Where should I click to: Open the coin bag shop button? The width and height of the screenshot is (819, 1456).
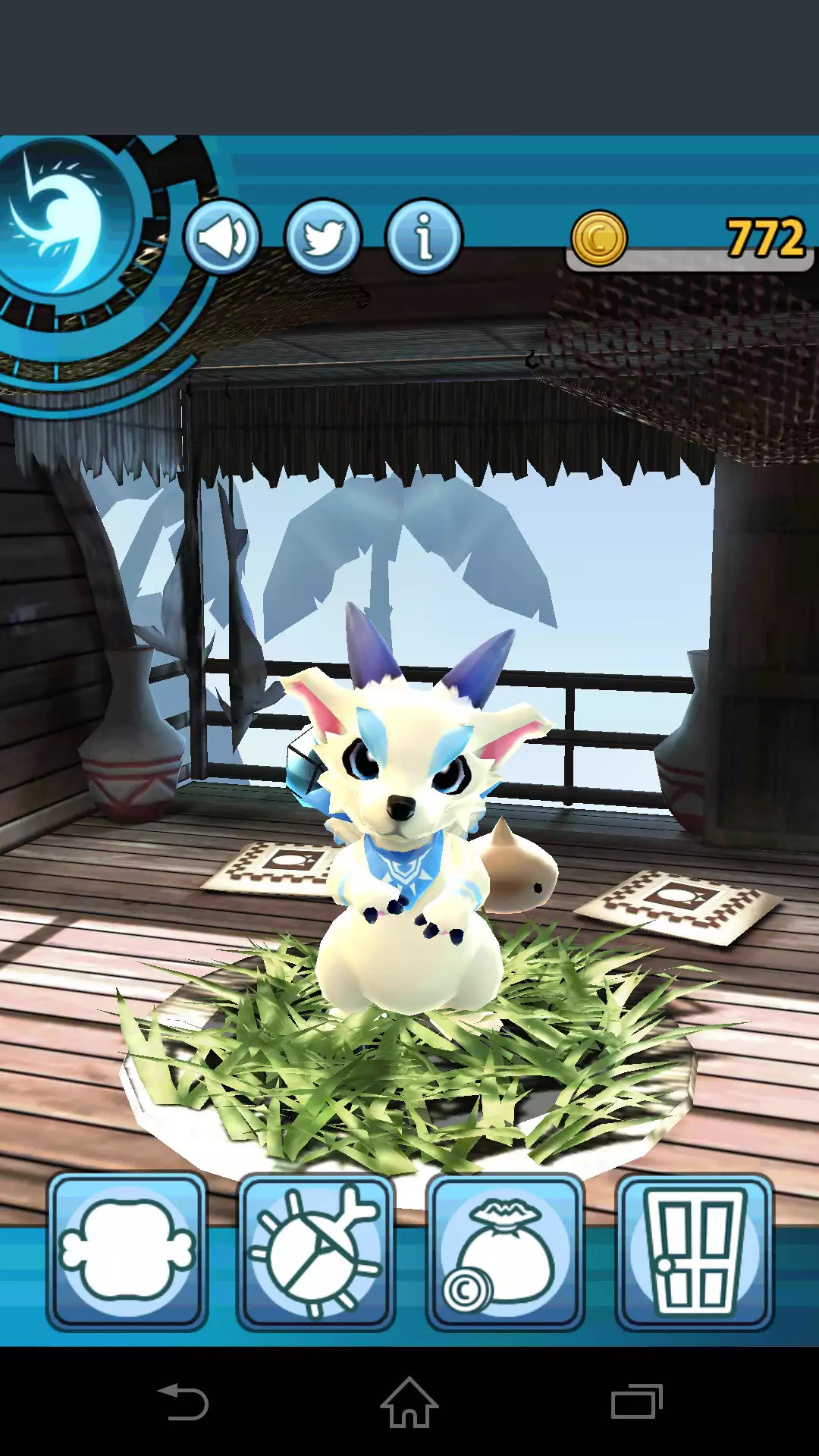(x=504, y=1251)
